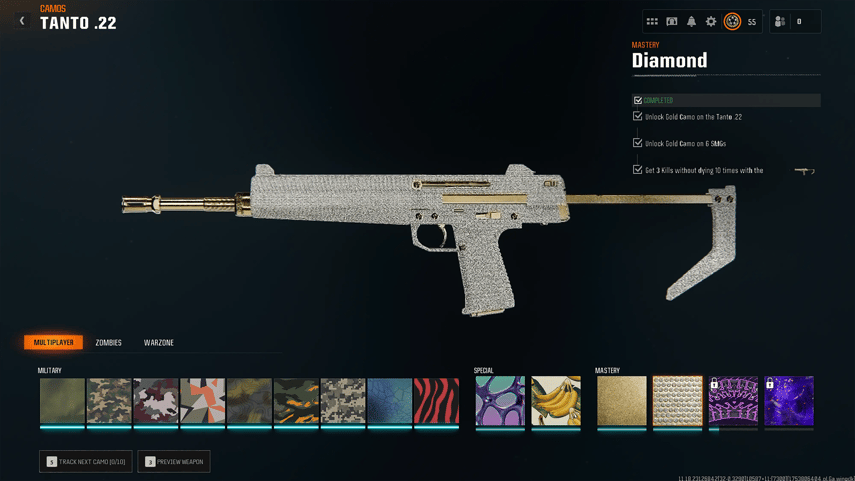The image size is (855, 481).
Task: Open the Zombies camo tab
Action: click(x=108, y=343)
